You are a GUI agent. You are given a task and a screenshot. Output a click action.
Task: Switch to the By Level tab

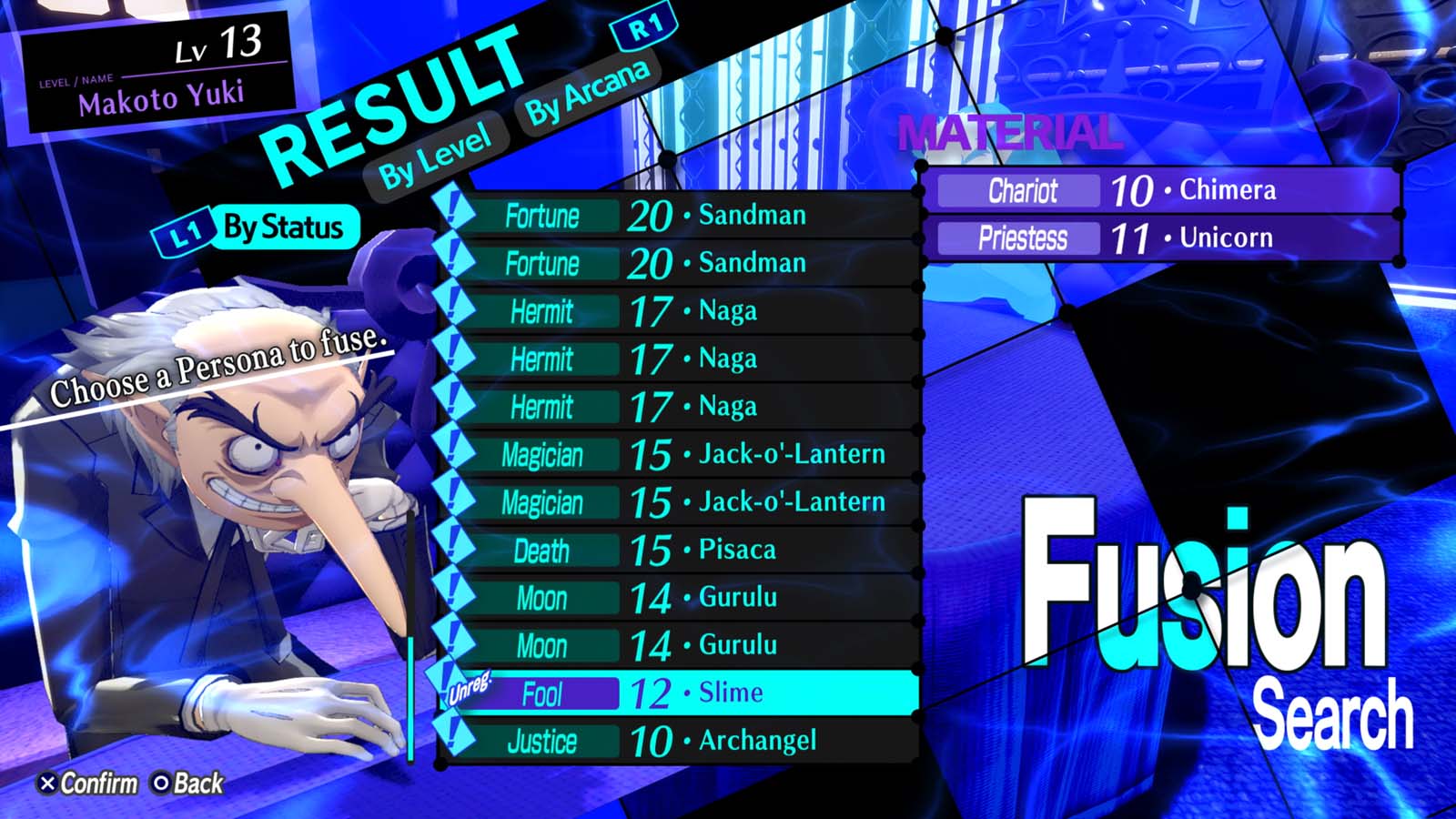click(435, 150)
